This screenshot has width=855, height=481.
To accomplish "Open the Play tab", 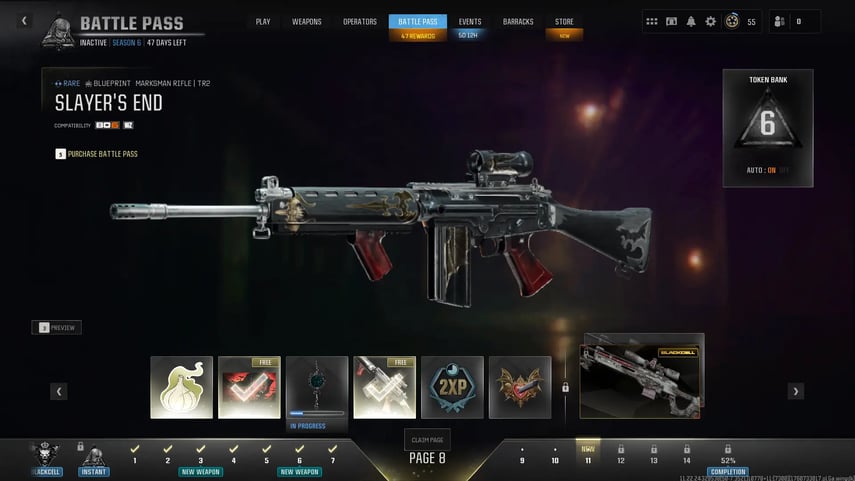I will (263, 21).
